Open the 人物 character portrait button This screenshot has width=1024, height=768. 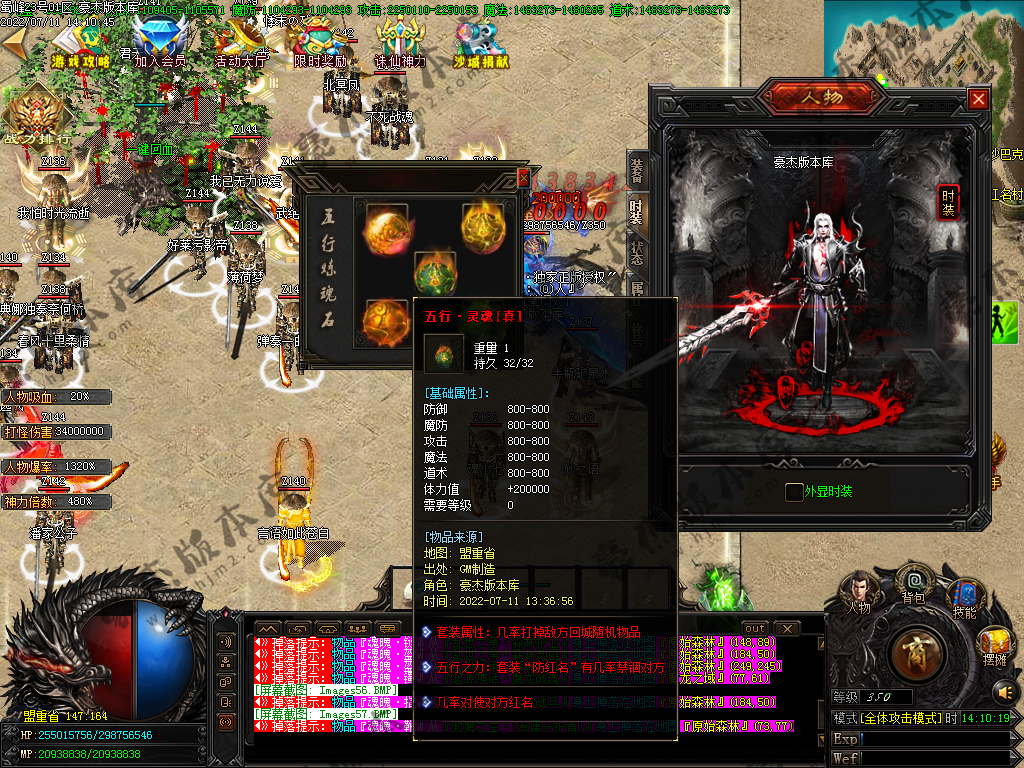tap(859, 590)
